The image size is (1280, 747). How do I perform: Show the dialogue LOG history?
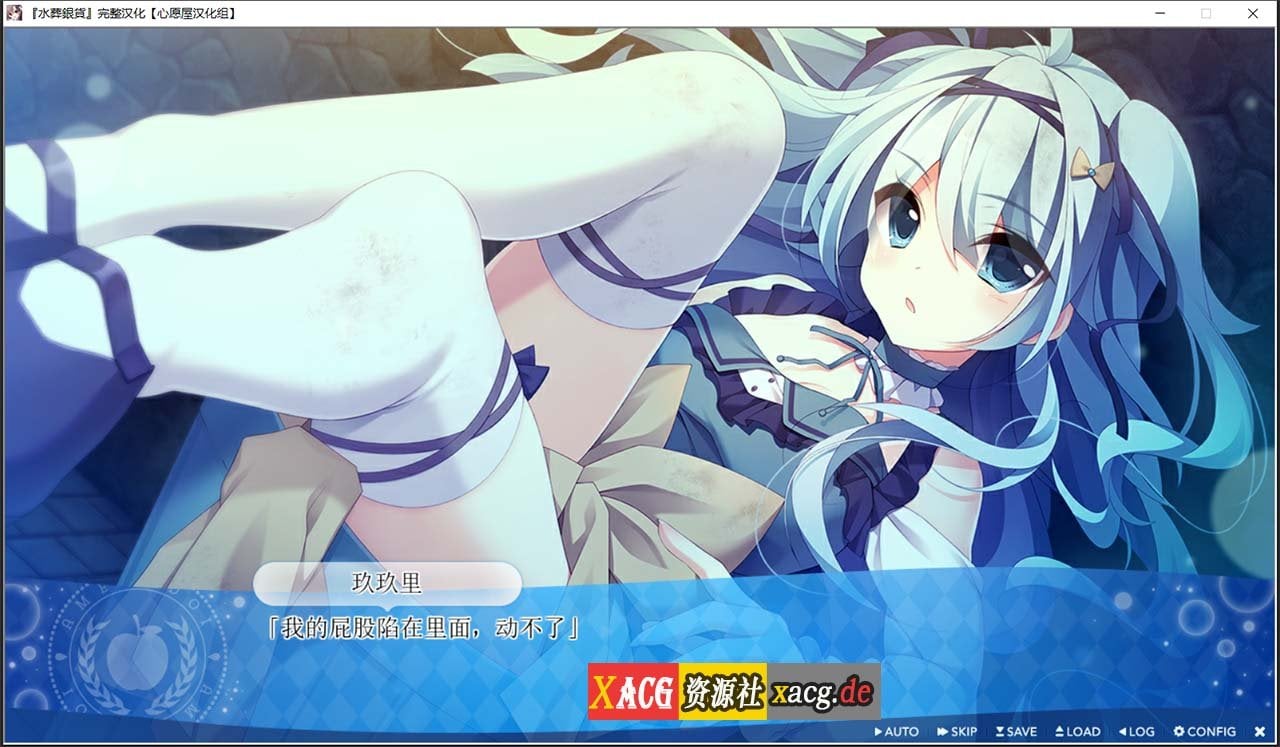click(x=1136, y=732)
